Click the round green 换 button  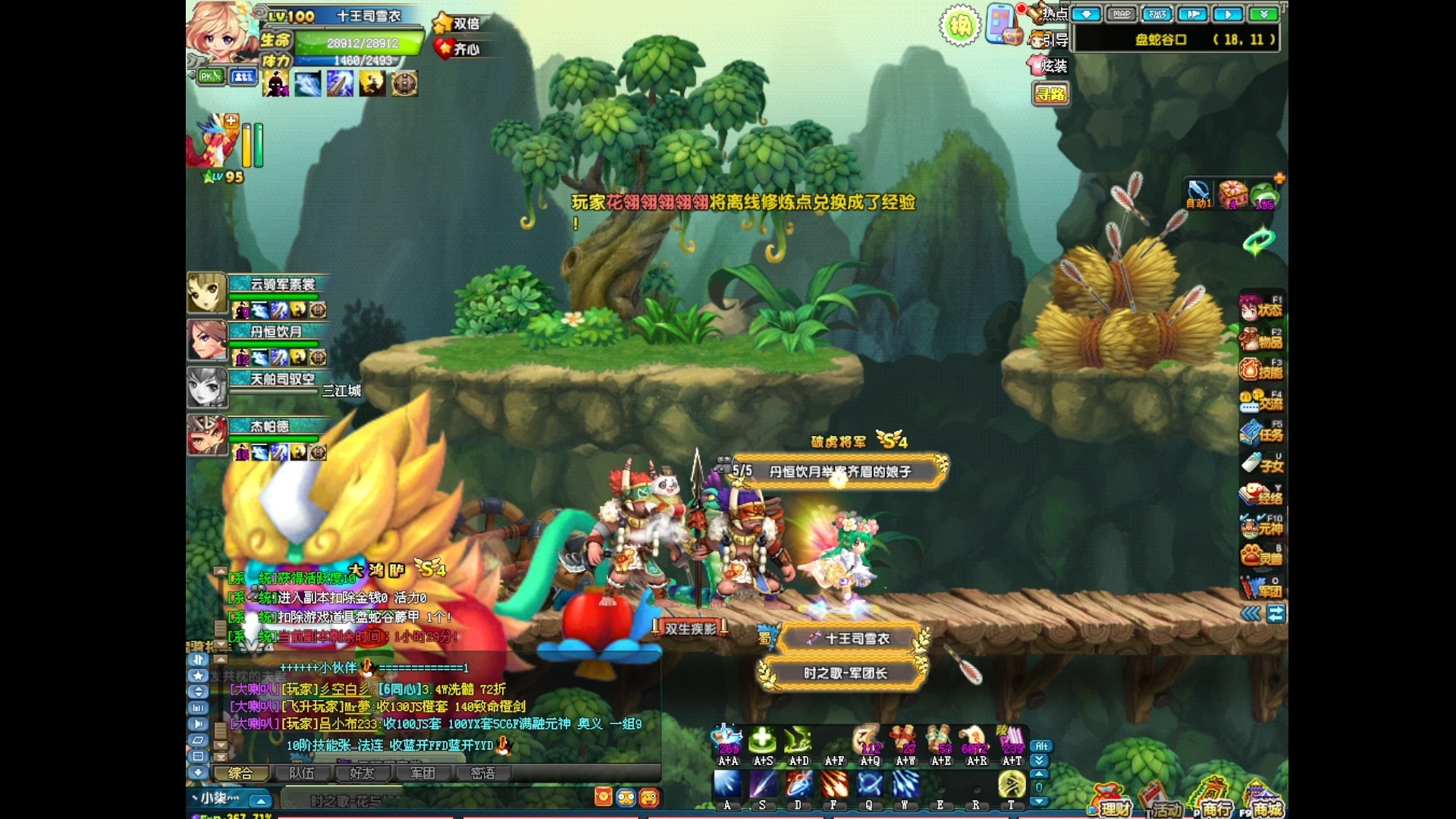(960, 27)
